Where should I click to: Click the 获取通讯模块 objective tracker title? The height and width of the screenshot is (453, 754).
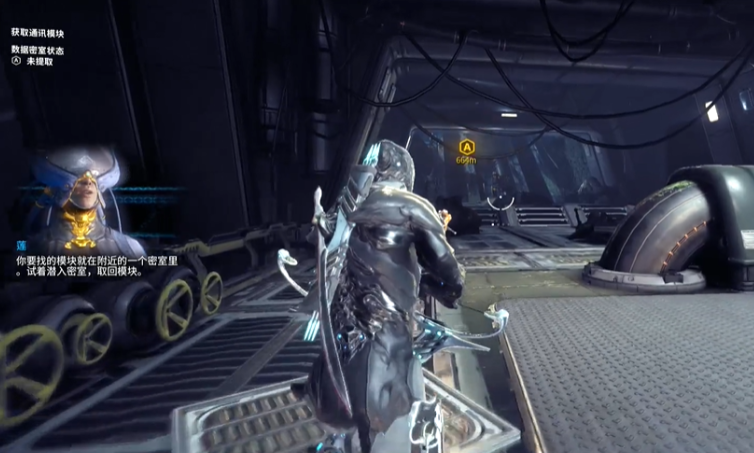click(38, 33)
